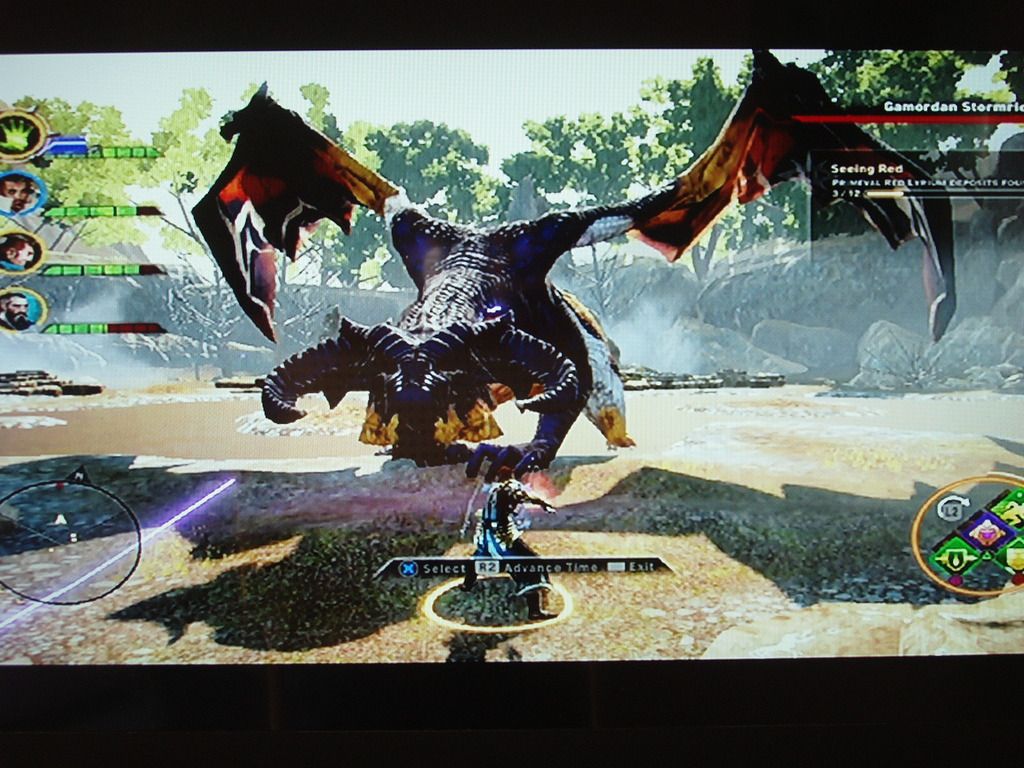Activate the purple potion ability icon
The image size is (1024, 768).
click(x=988, y=533)
